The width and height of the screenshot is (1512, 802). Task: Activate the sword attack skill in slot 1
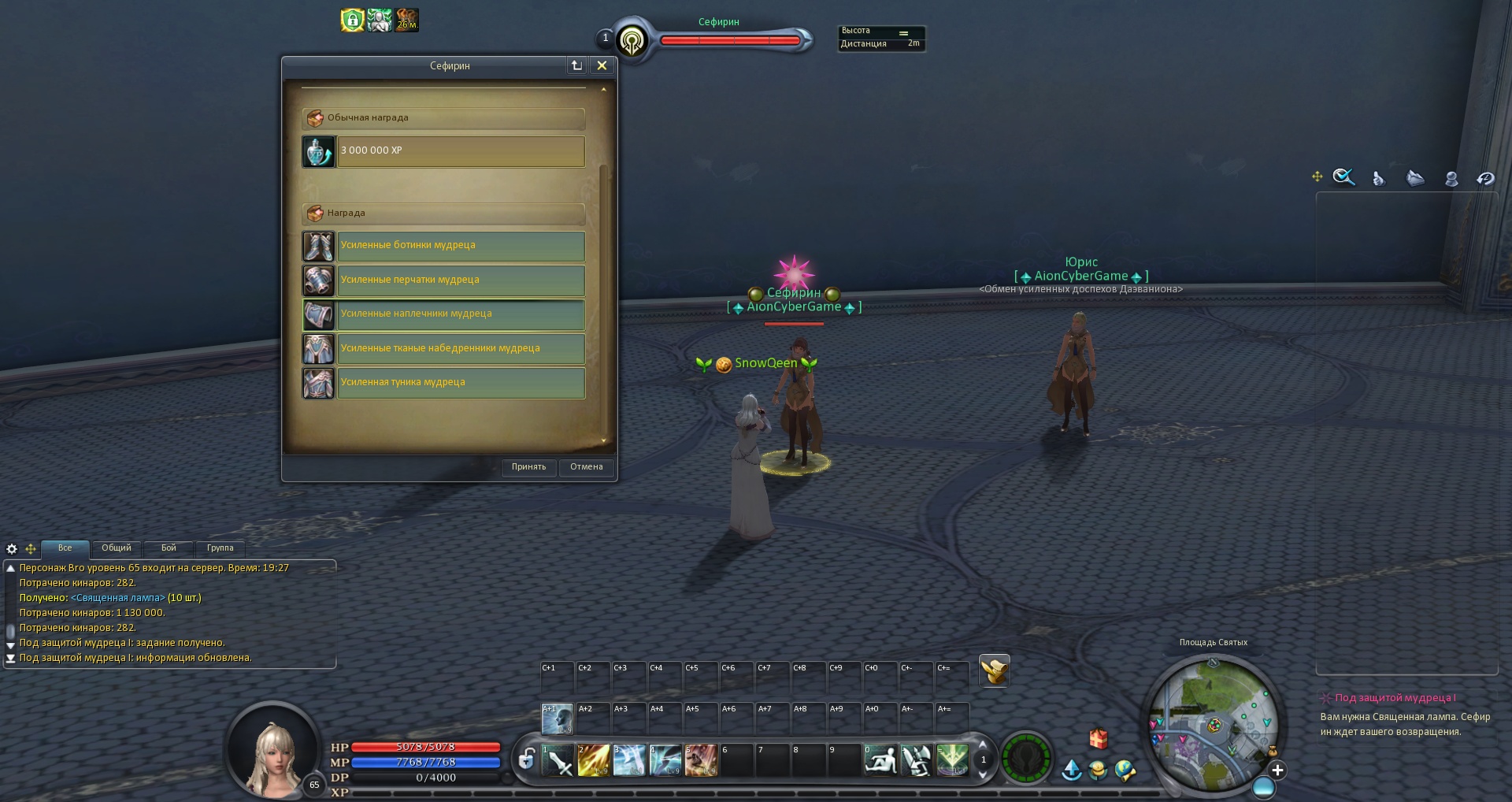[x=558, y=760]
